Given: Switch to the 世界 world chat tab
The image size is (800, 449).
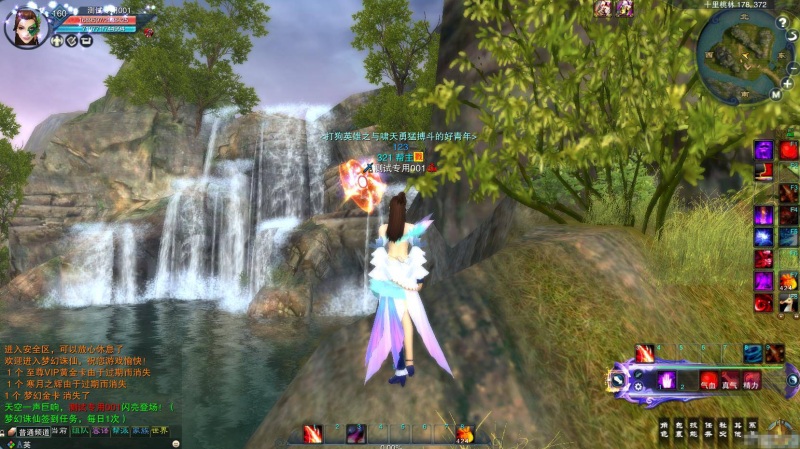Looking at the screenshot, I should (x=161, y=432).
